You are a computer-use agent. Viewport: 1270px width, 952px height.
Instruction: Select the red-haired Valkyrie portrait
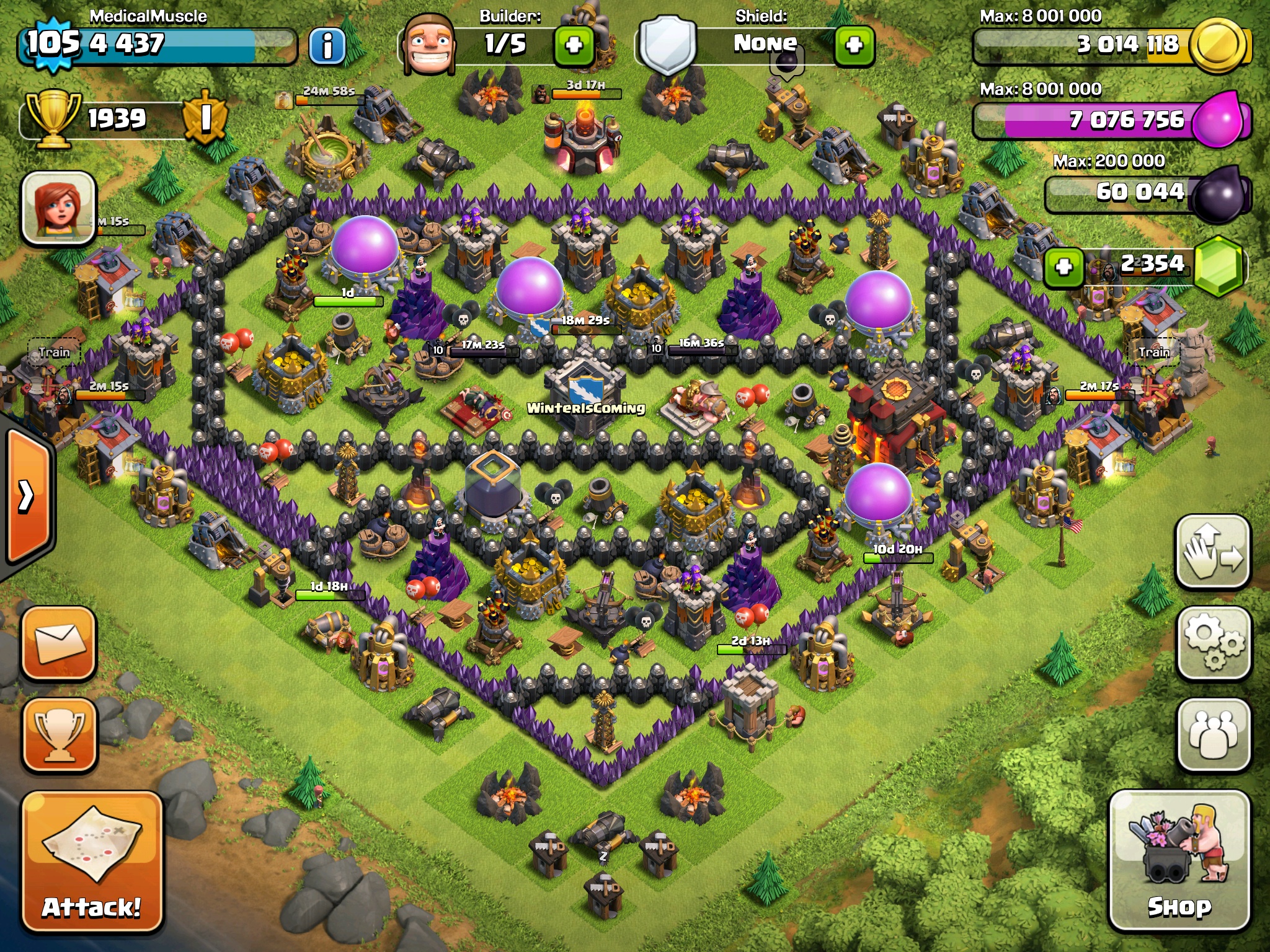click(59, 208)
